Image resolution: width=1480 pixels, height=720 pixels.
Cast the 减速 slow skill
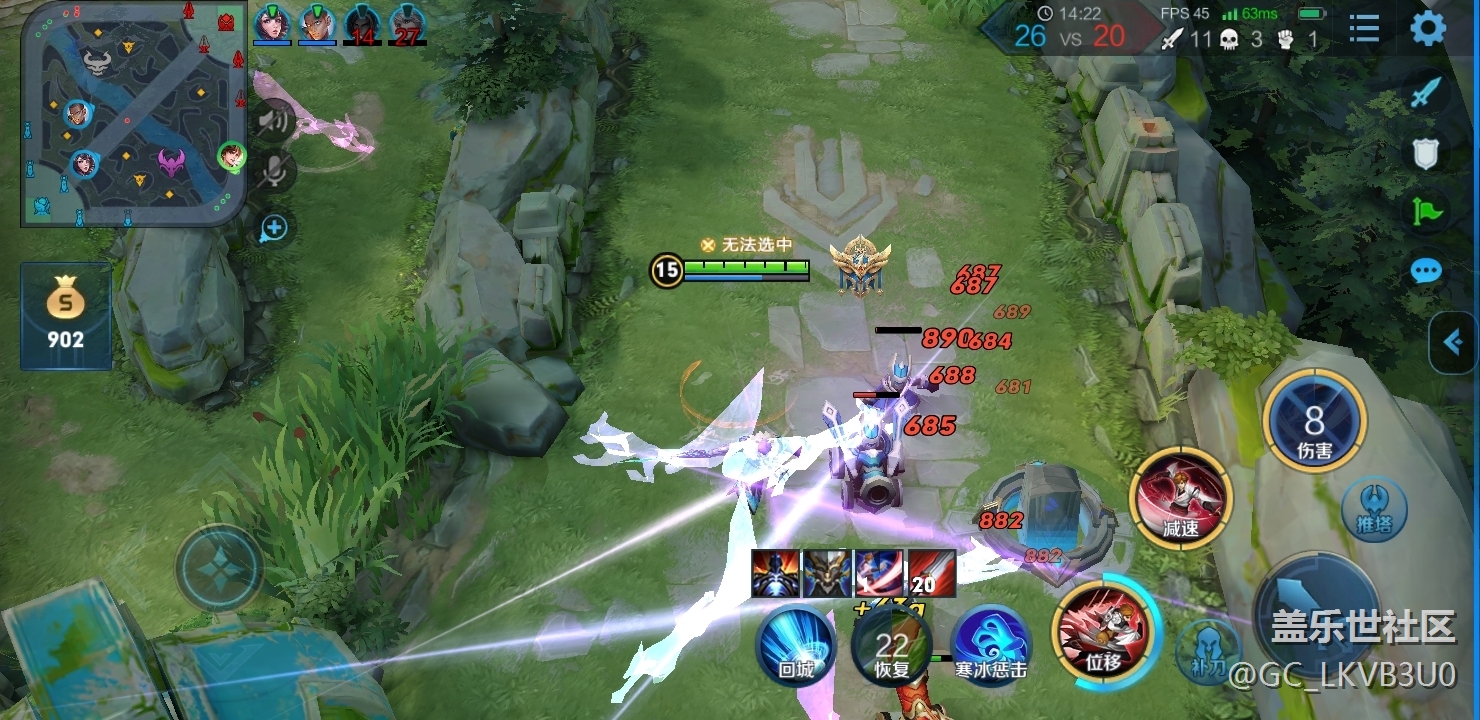tap(1181, 498)
